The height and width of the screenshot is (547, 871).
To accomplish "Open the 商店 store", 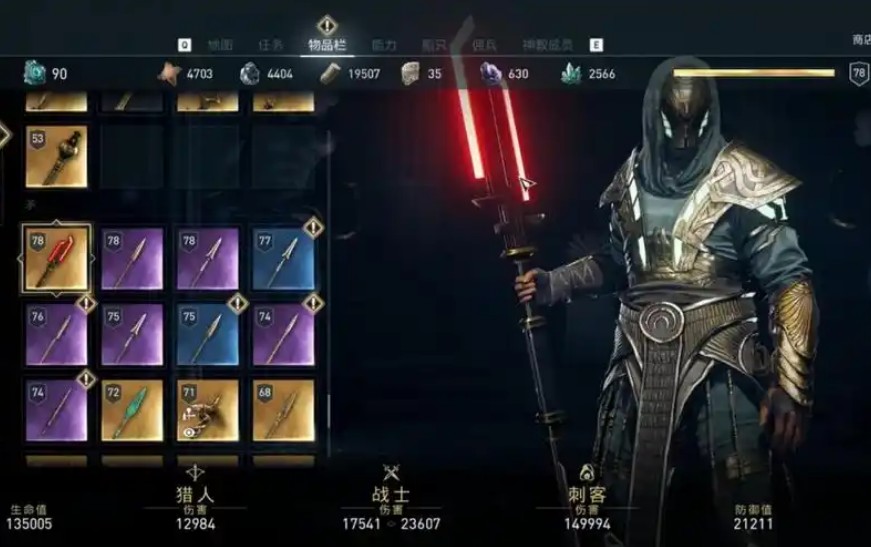I will coord(860,40).
